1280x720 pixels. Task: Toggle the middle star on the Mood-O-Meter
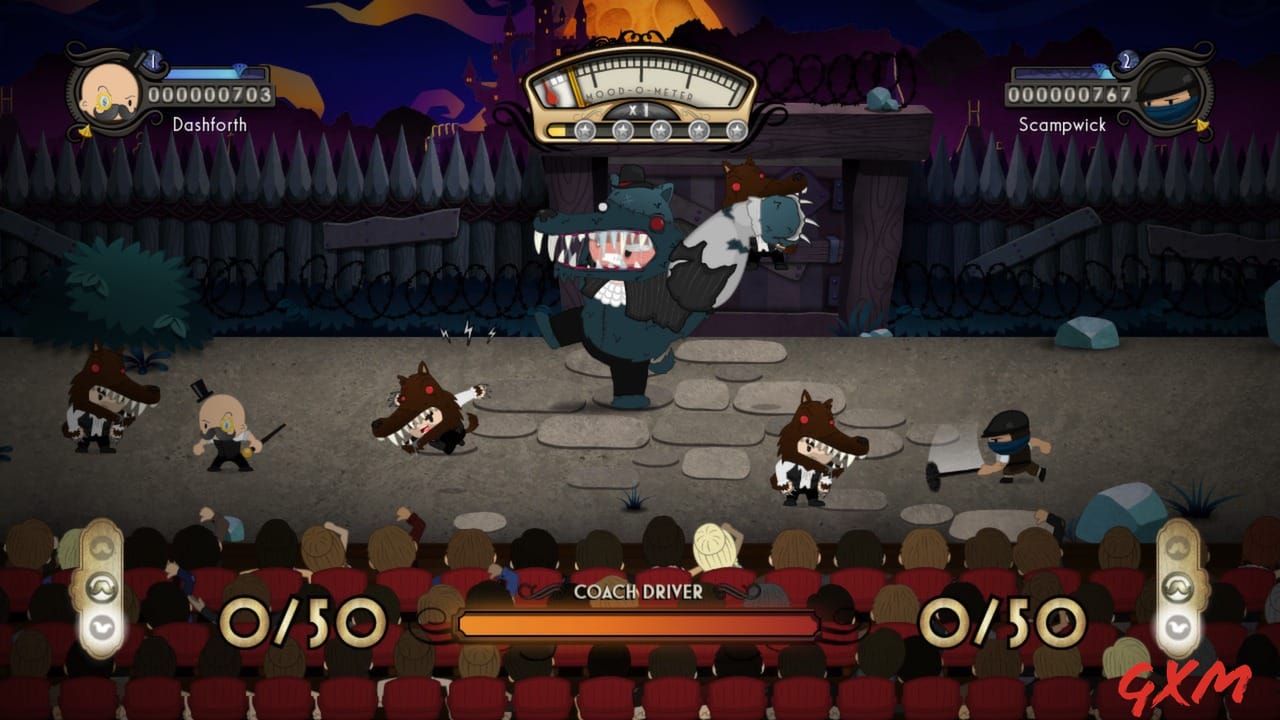pos(661,130)
